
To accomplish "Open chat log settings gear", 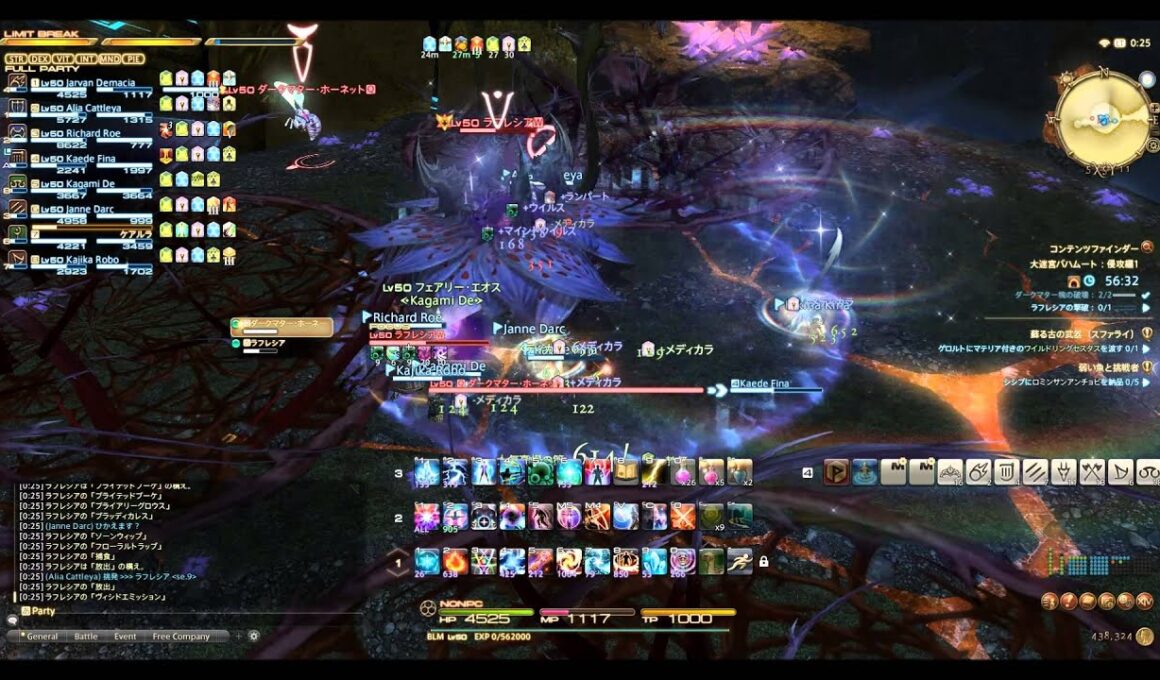I will (254, 636).
